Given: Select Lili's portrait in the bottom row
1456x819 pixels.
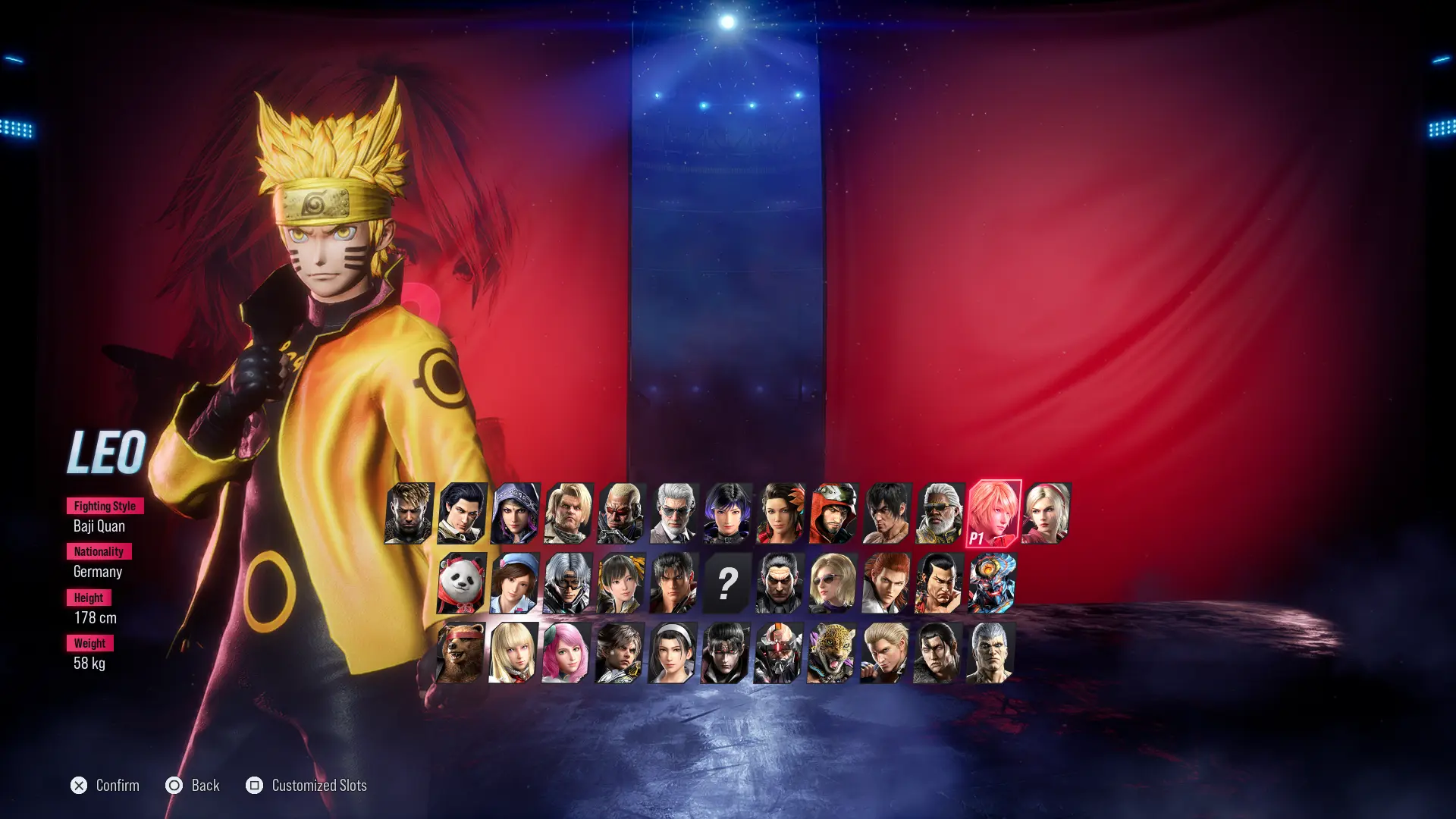Looking at the screenshot, I should (512, 654).
